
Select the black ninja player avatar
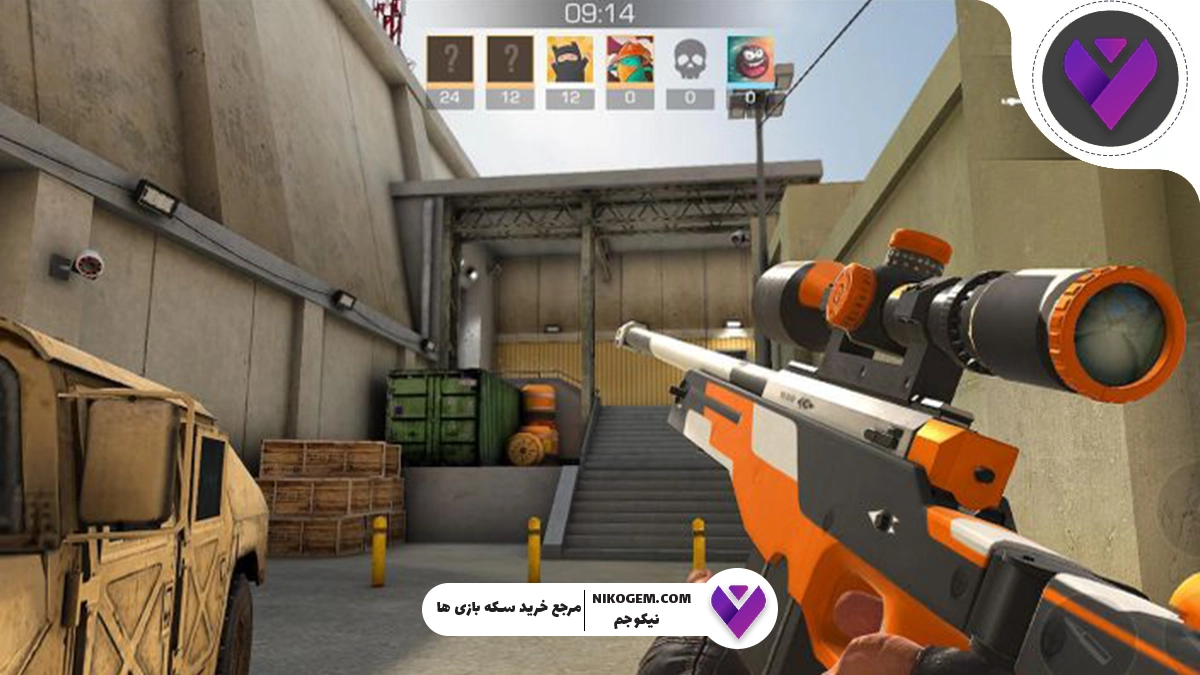click(x=570, y=60)
